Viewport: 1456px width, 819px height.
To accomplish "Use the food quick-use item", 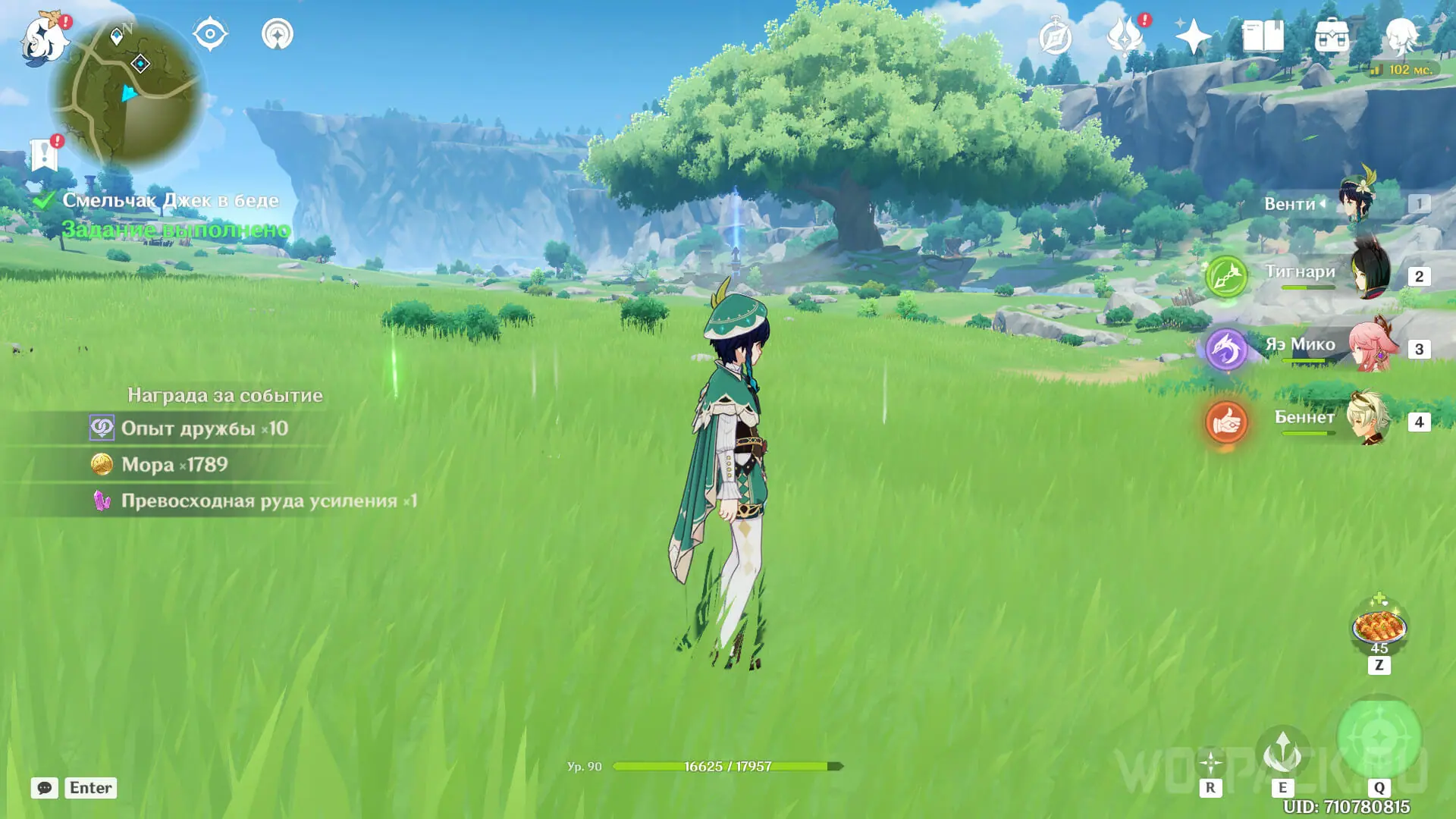I will (x=1379, y=627).
